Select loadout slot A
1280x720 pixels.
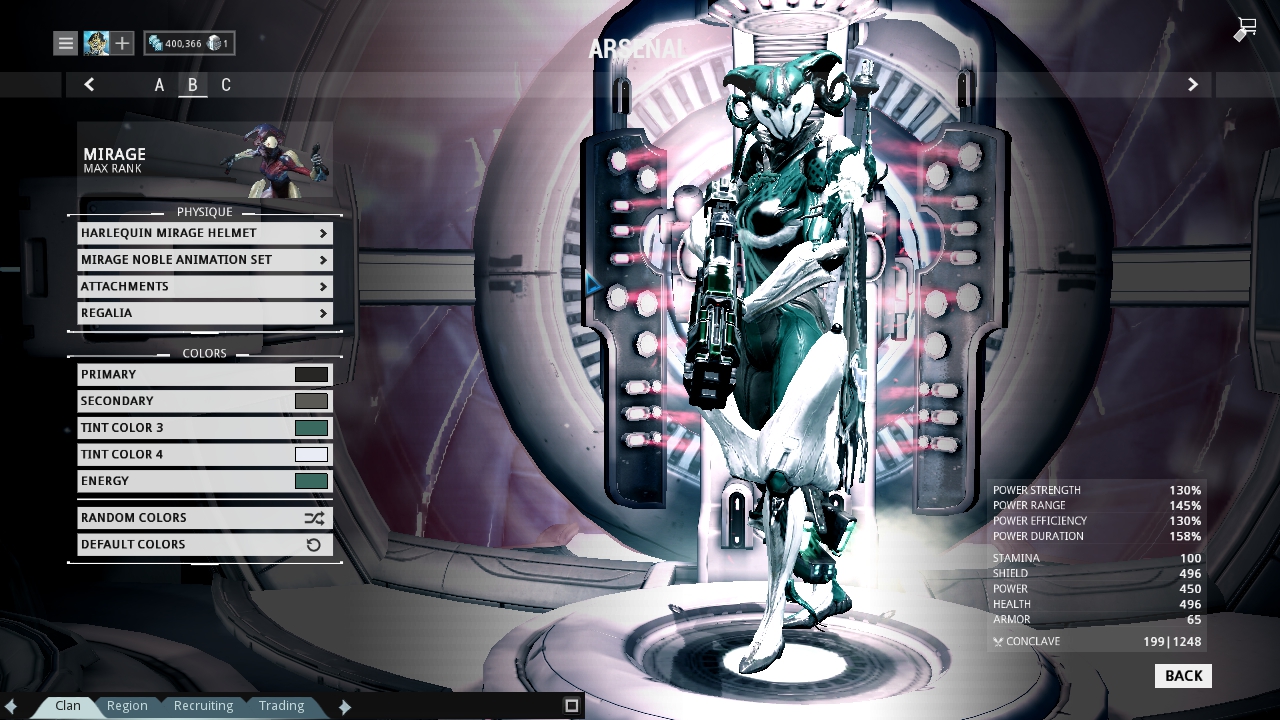[158, 85]
